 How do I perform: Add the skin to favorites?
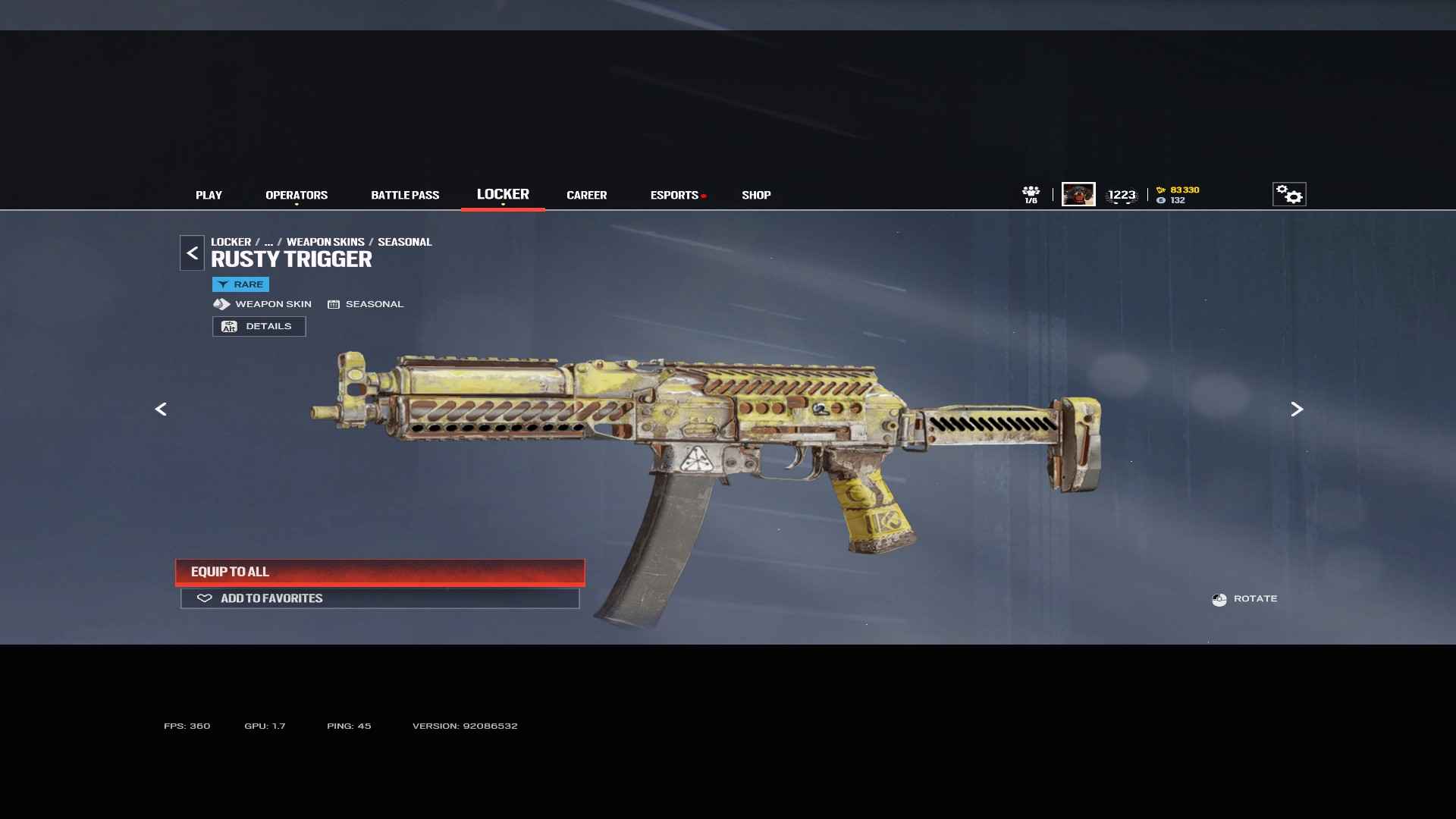point(380,598)
